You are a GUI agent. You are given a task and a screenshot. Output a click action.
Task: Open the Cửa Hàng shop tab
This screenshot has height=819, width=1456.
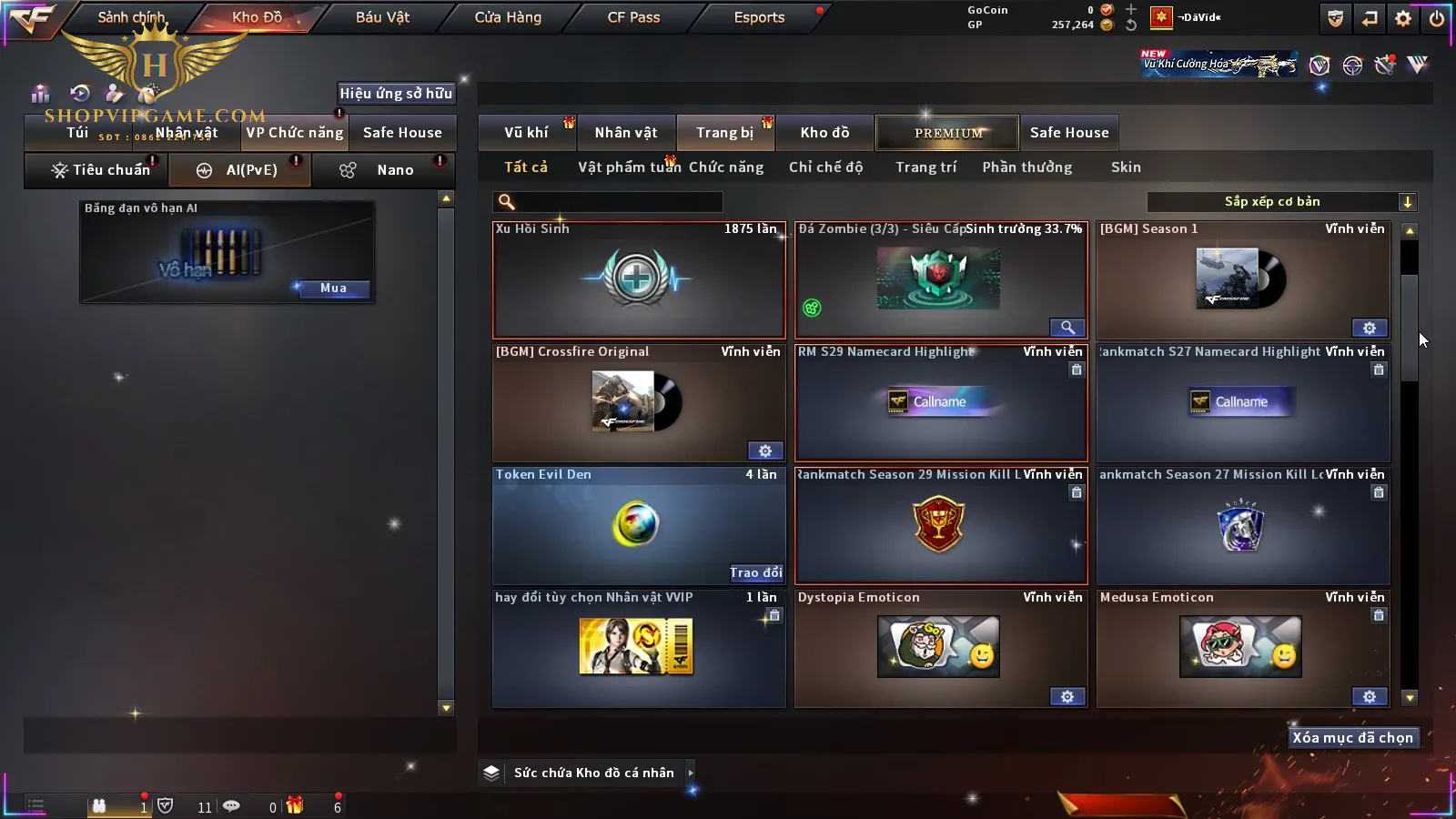click(x=508, y=17)
